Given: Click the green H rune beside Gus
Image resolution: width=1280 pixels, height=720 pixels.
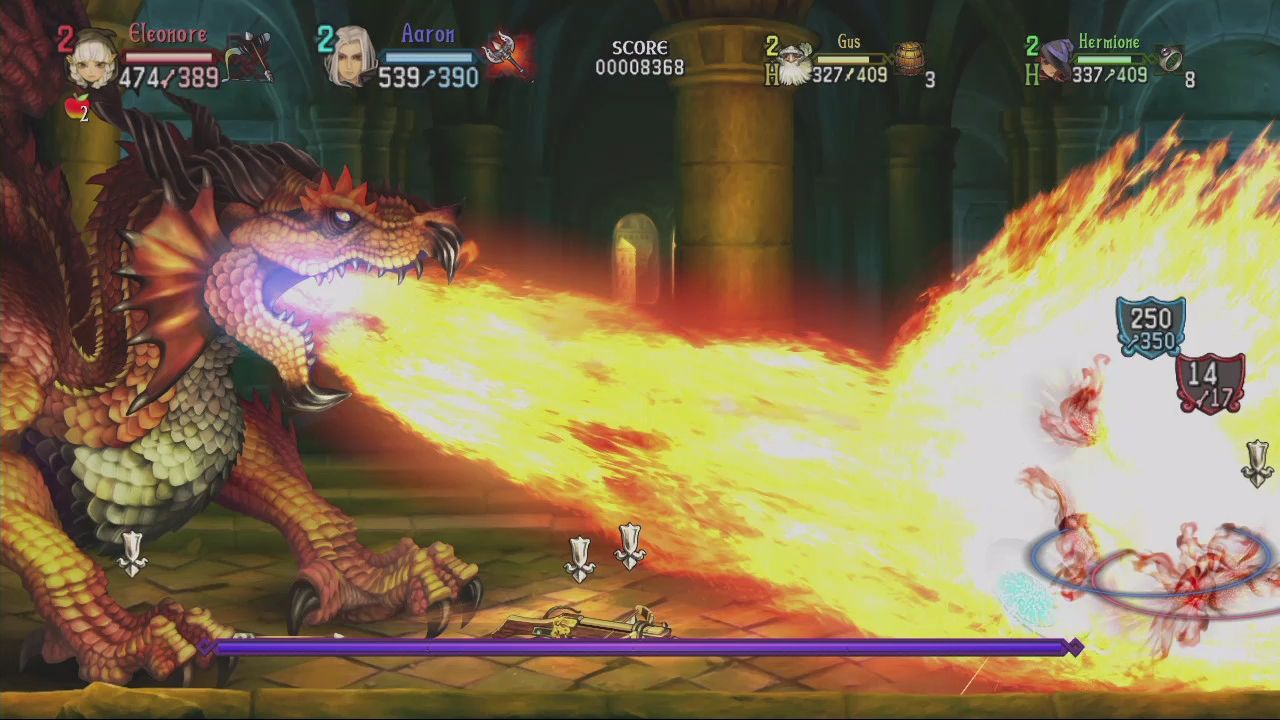Looking at the screenshot, I should [773, 73].
